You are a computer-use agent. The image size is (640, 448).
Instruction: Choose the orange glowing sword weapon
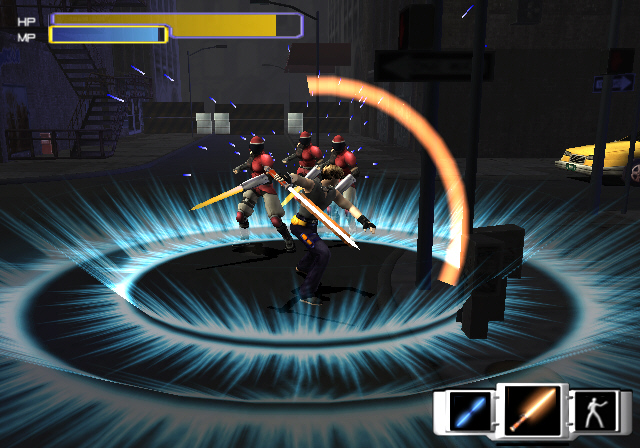pos(532,409)
